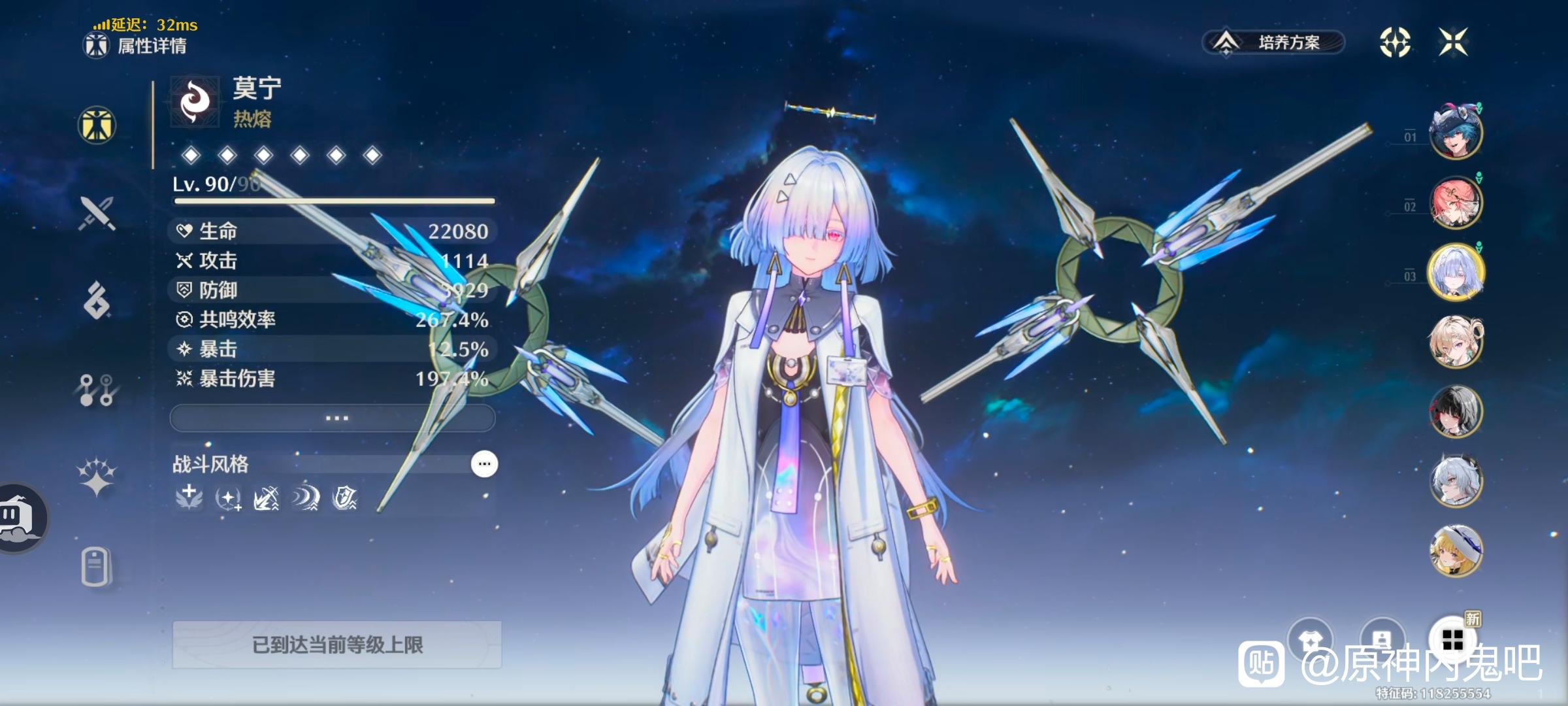Open the skill tree branching nodes tab
Screen dimensions: 1568x706
97,390
